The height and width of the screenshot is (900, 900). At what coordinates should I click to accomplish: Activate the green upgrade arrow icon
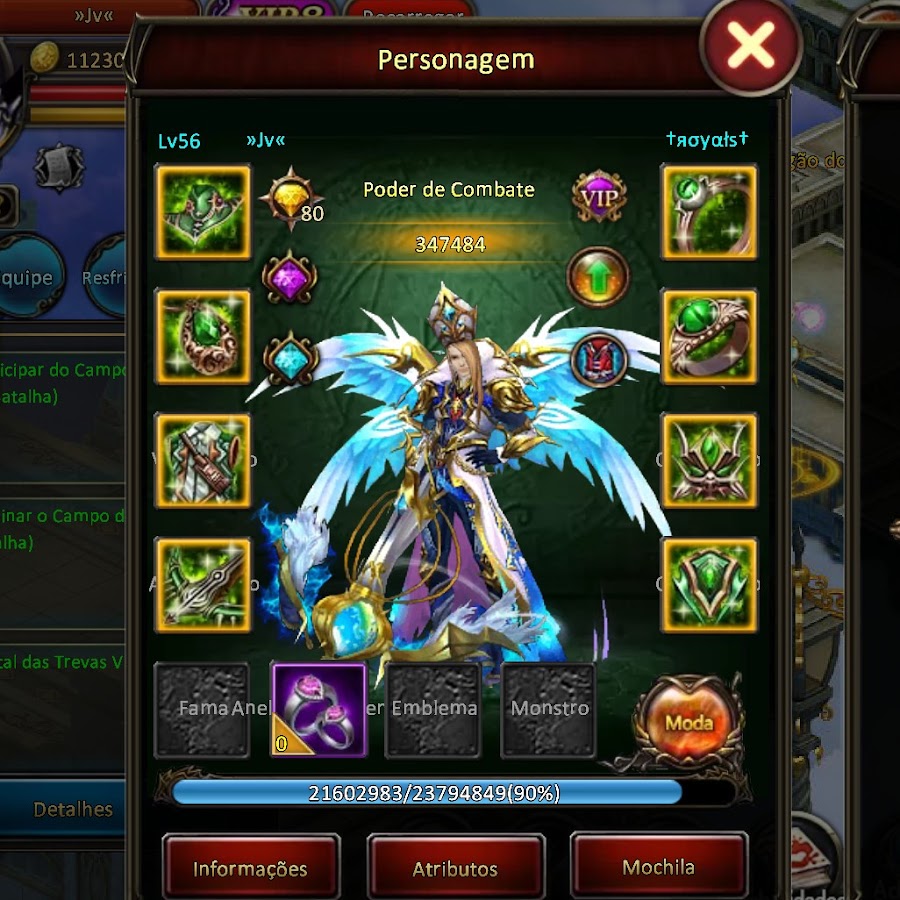click(x=598, y=277)
